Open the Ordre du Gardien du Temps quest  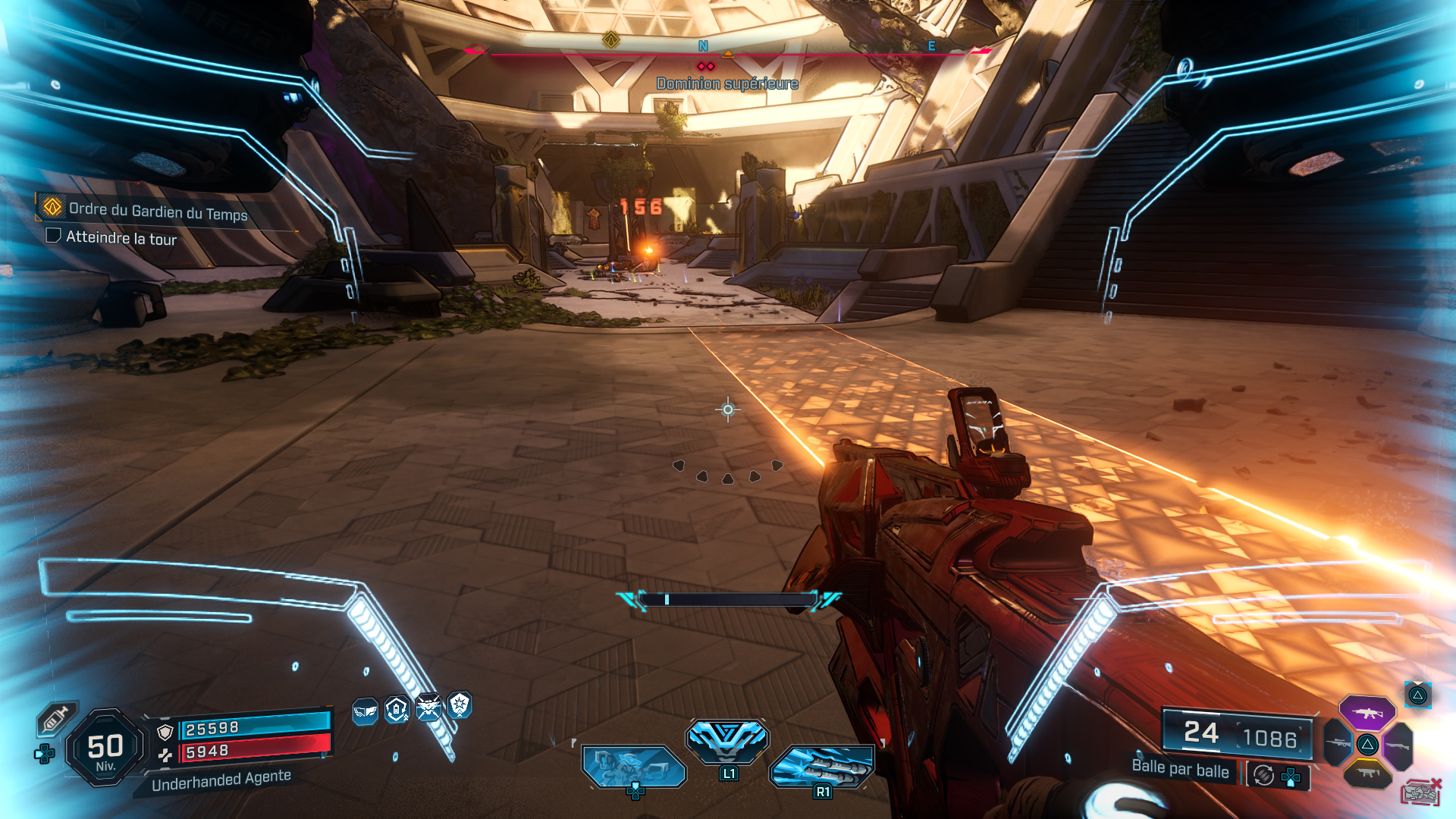coord(158,211)
